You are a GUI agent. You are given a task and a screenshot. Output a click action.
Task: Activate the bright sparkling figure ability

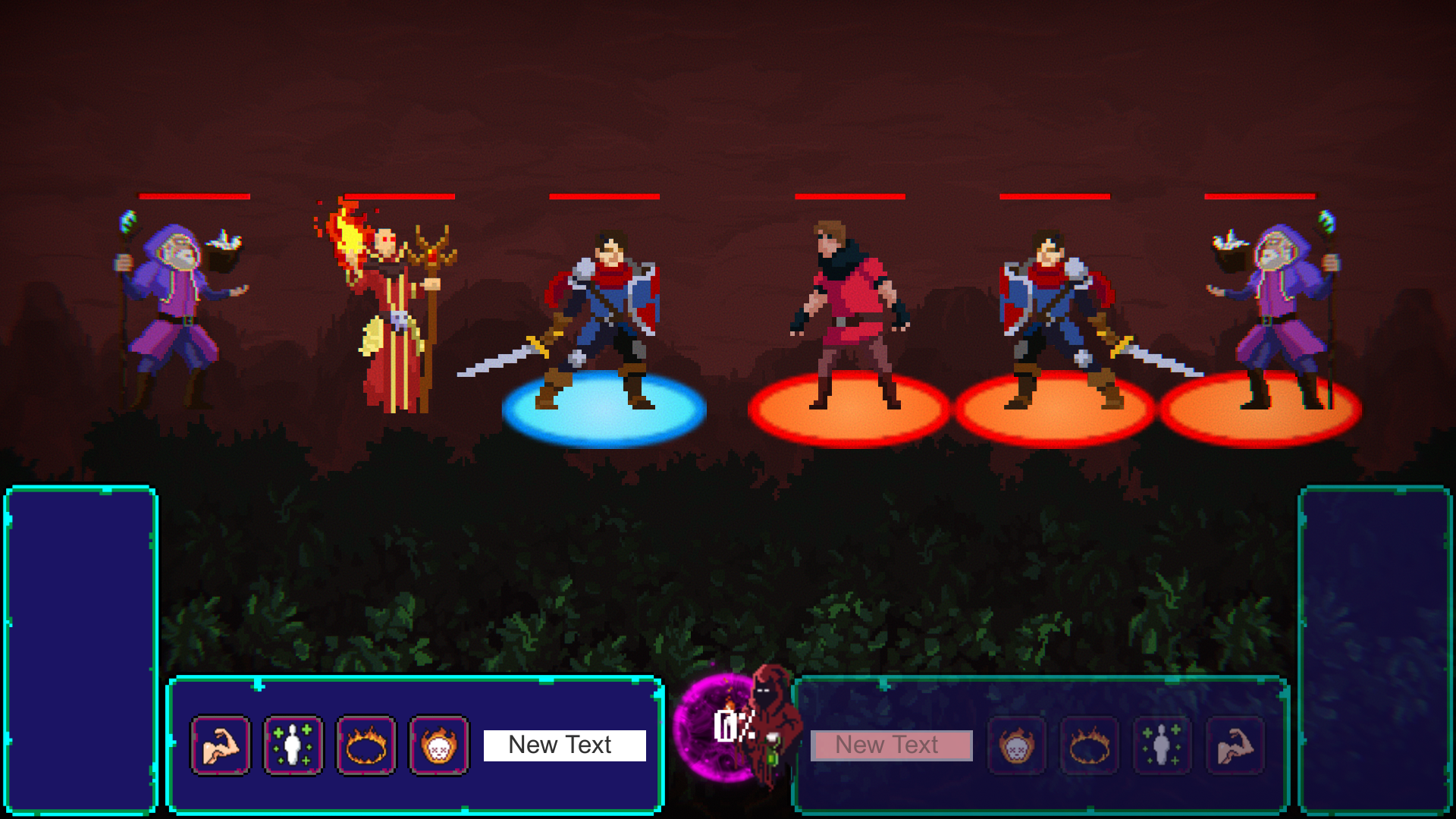click(x=293, y=745)
